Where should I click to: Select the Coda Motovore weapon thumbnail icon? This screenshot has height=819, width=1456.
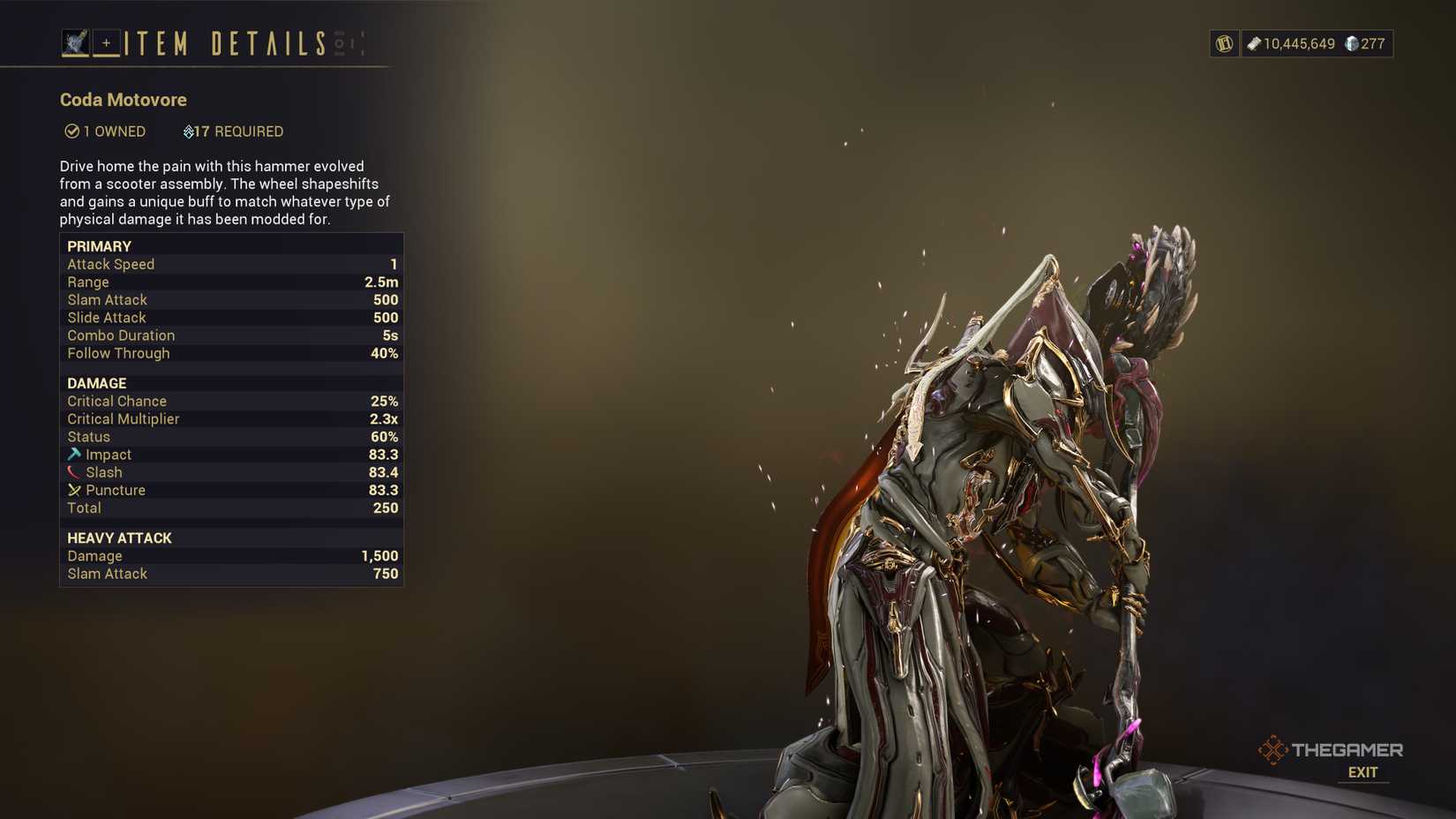click(75, 41)
